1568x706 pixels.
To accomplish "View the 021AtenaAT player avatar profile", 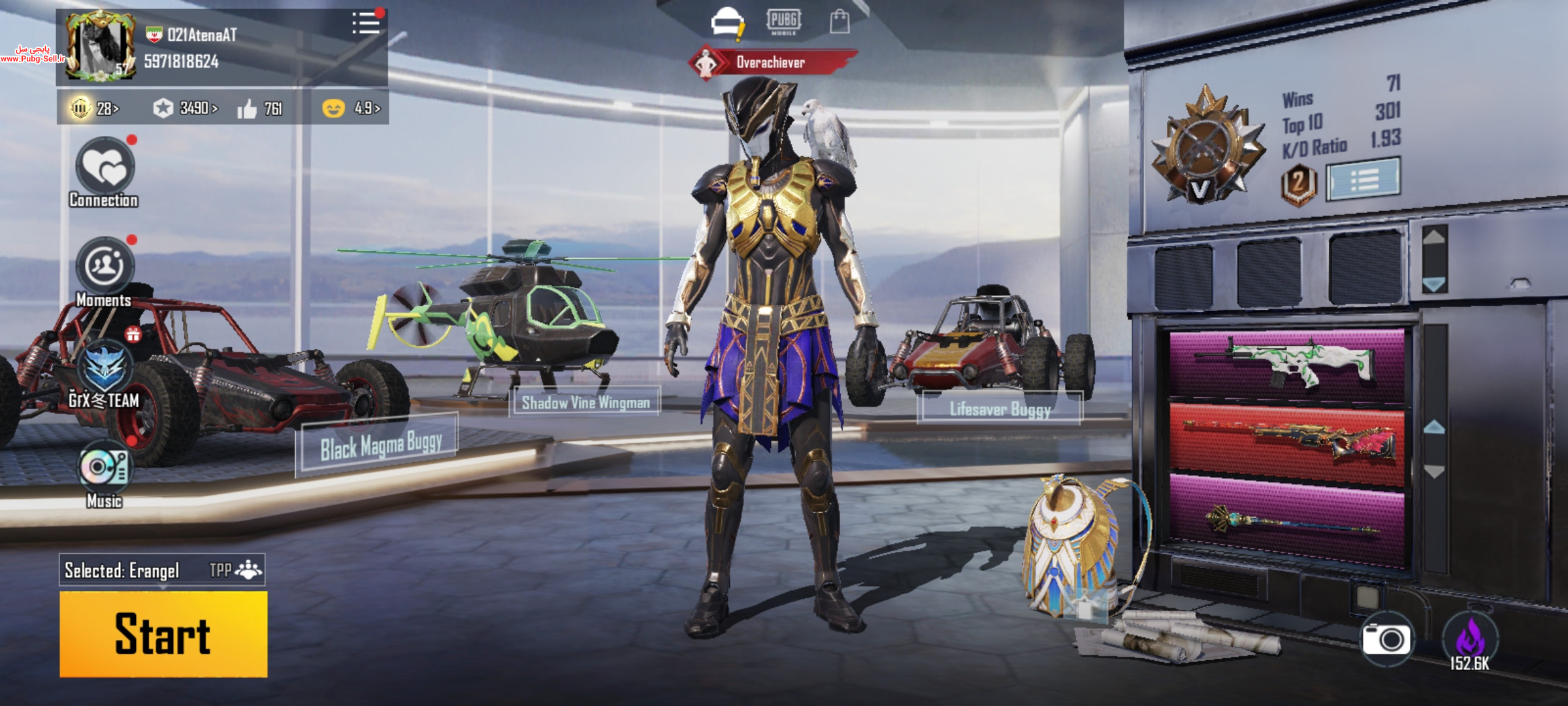I will (101, 47).
